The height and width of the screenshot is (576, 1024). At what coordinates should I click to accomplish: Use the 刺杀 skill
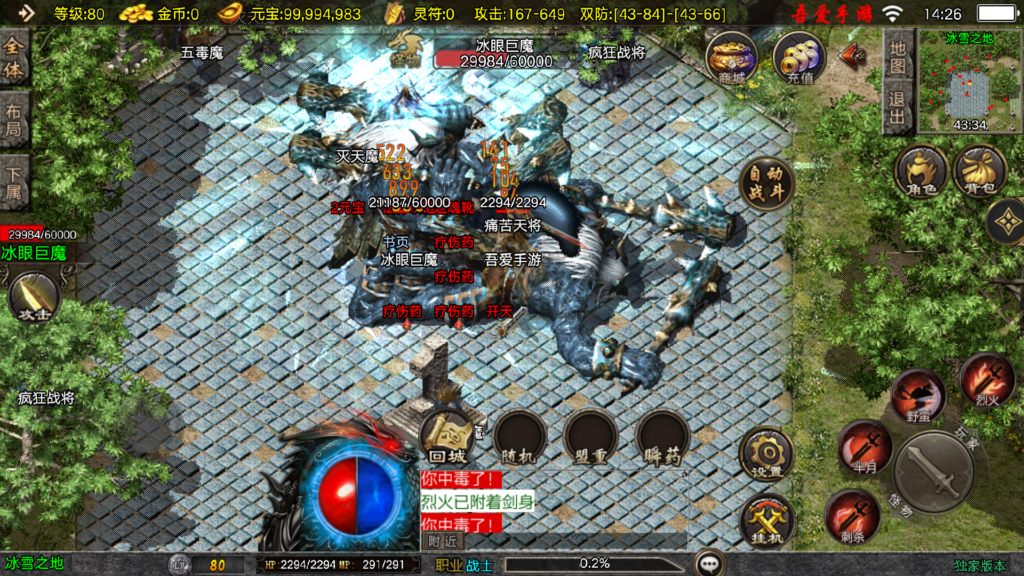[x=852, y=515]
